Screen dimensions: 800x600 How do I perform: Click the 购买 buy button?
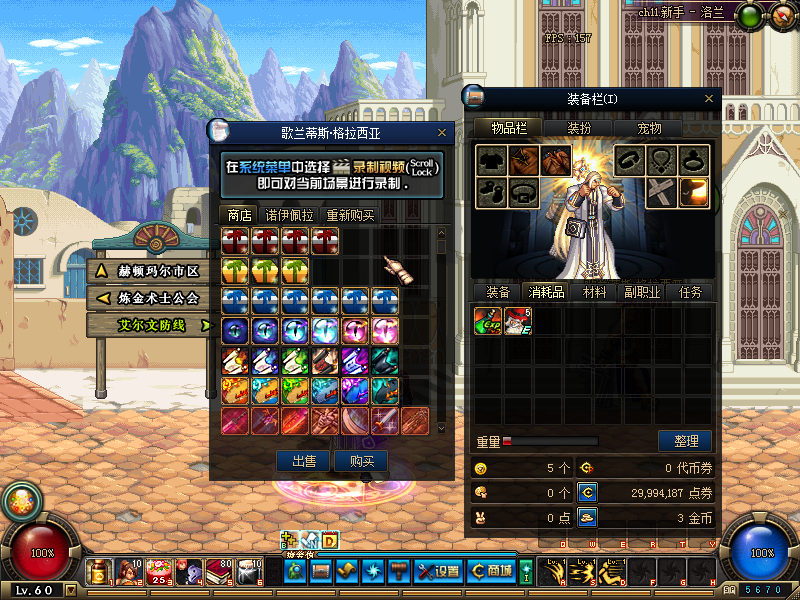[x=361, y=461]
